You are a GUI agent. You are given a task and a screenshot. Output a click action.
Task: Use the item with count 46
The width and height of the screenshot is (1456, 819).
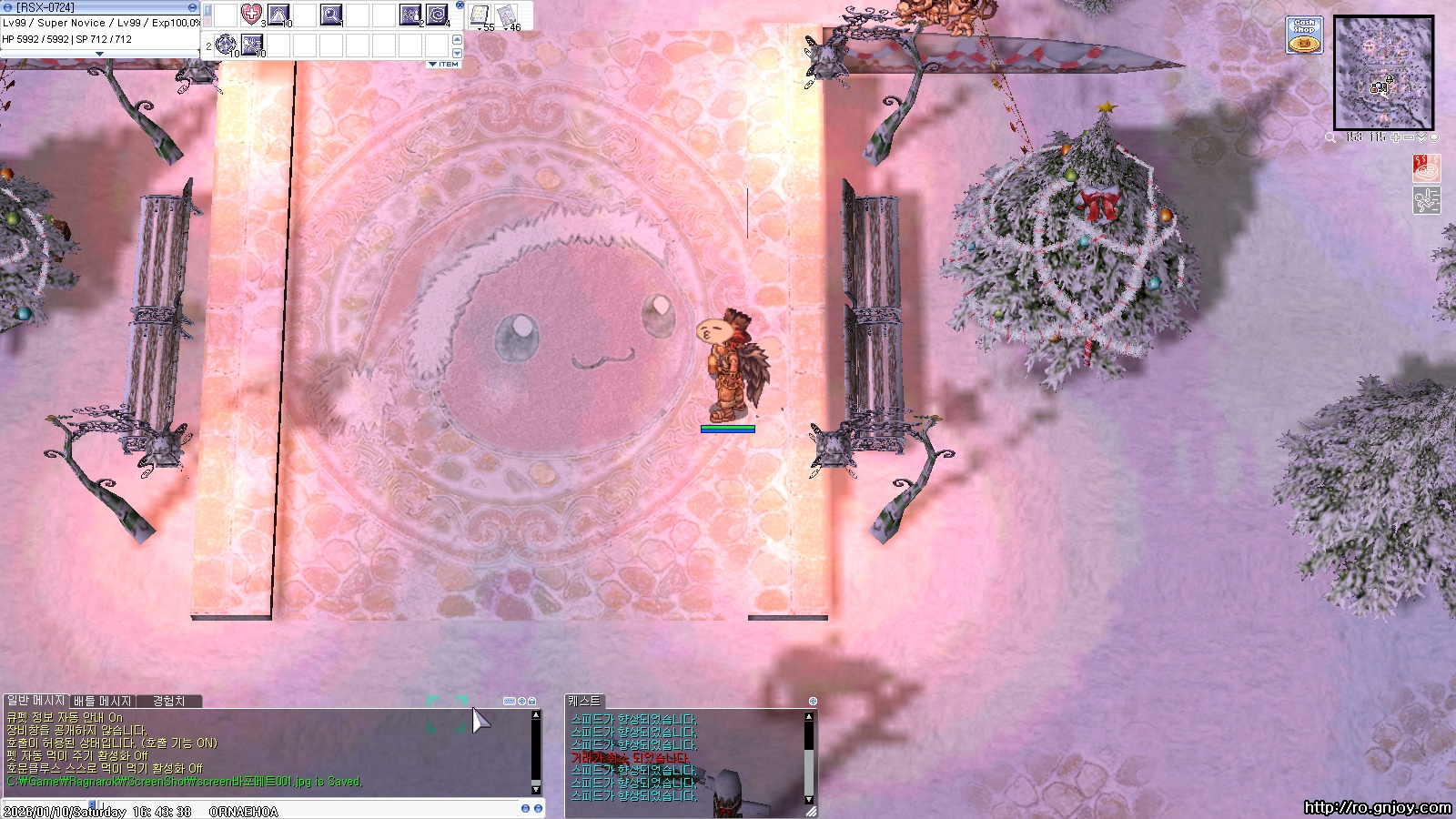[x=507, y=15]
